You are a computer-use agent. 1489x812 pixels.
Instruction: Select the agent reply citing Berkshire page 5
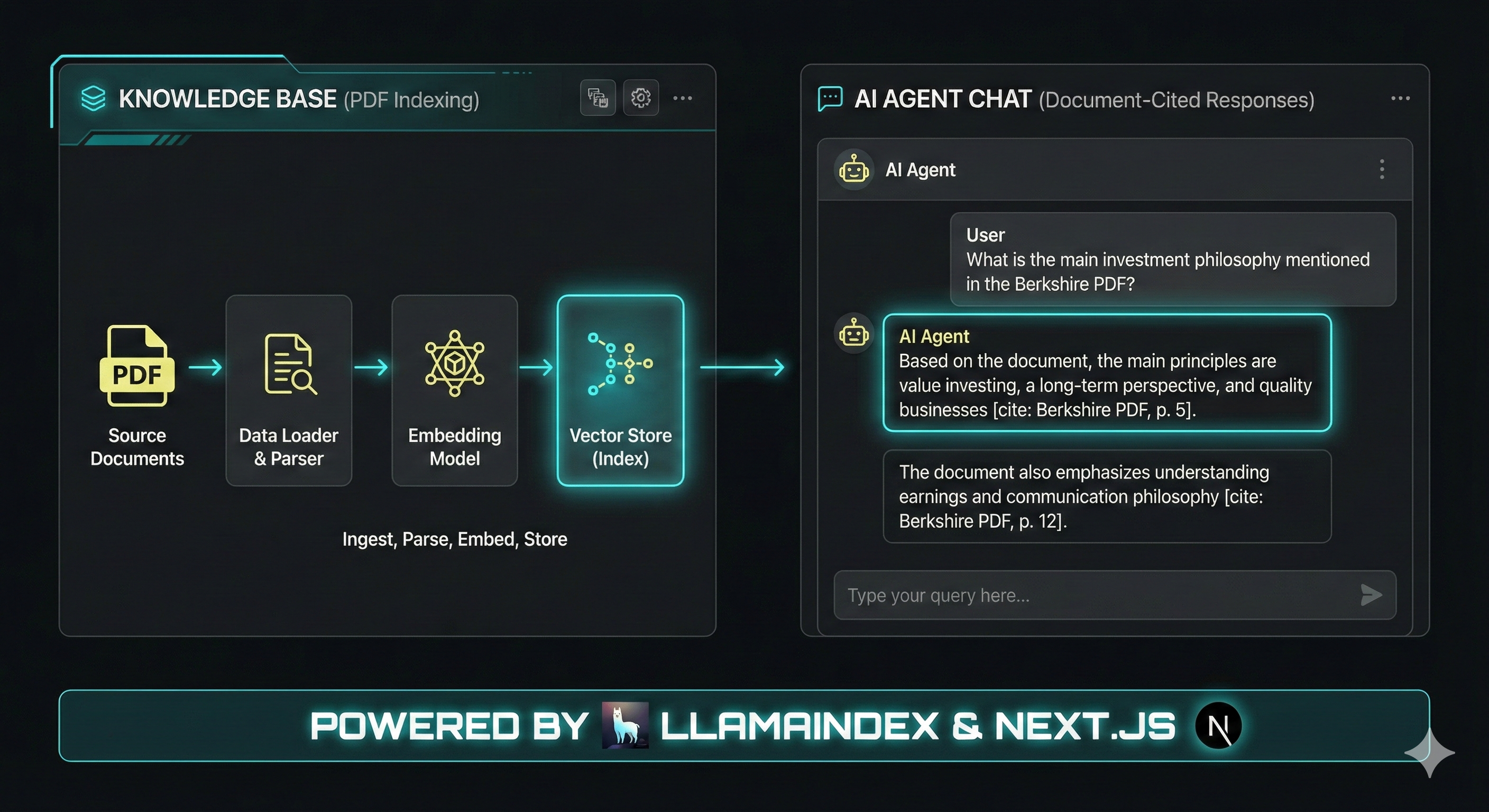click(x=1107, y=373)
